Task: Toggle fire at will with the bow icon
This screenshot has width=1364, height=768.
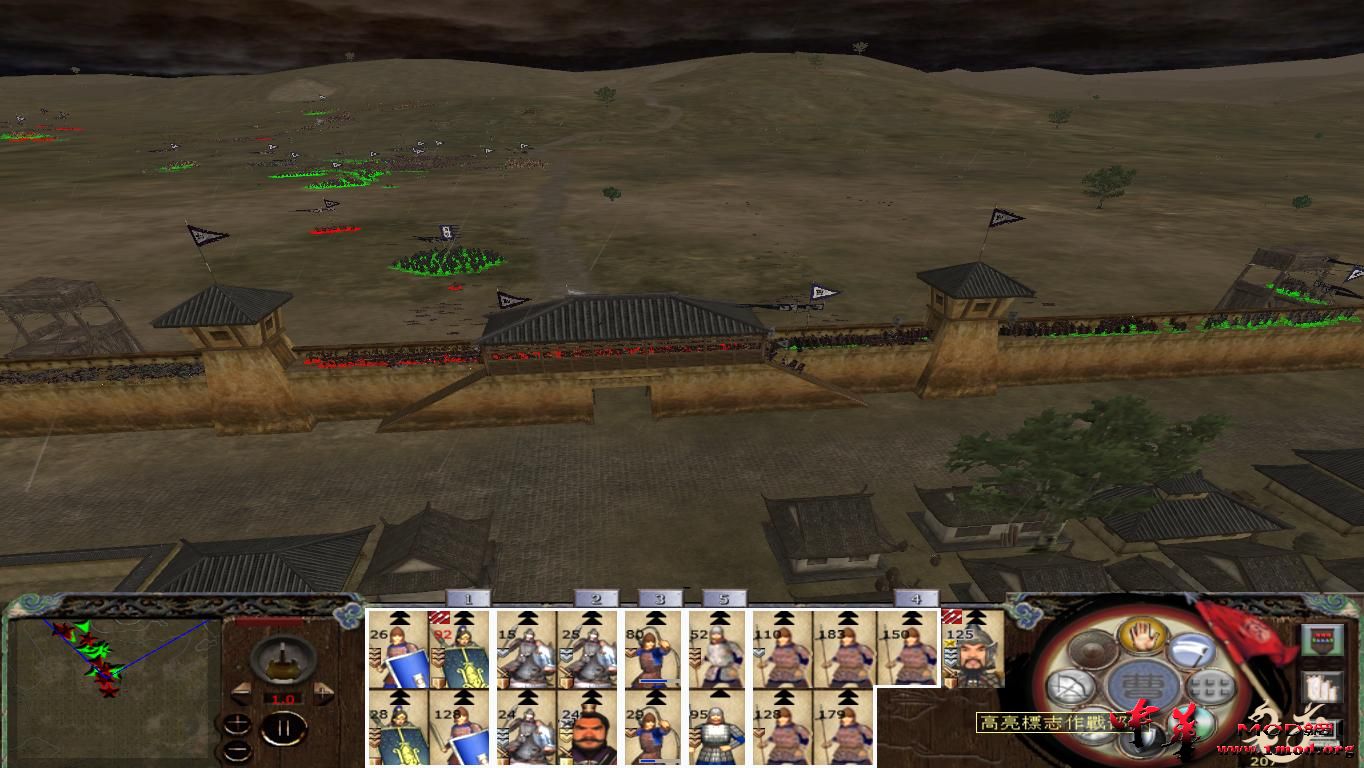Action: coord(1069,687)
